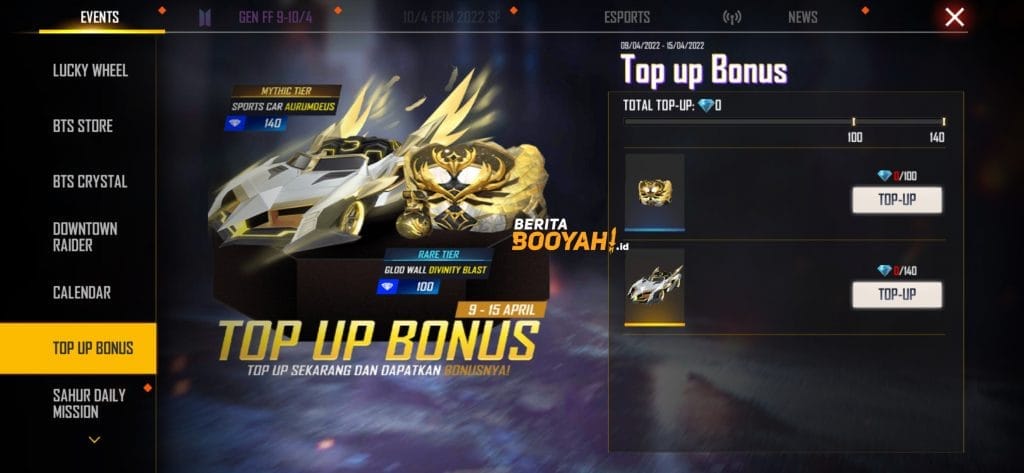
Task: Inspect the gloo wall reward thumbnail
Action: 654,192
